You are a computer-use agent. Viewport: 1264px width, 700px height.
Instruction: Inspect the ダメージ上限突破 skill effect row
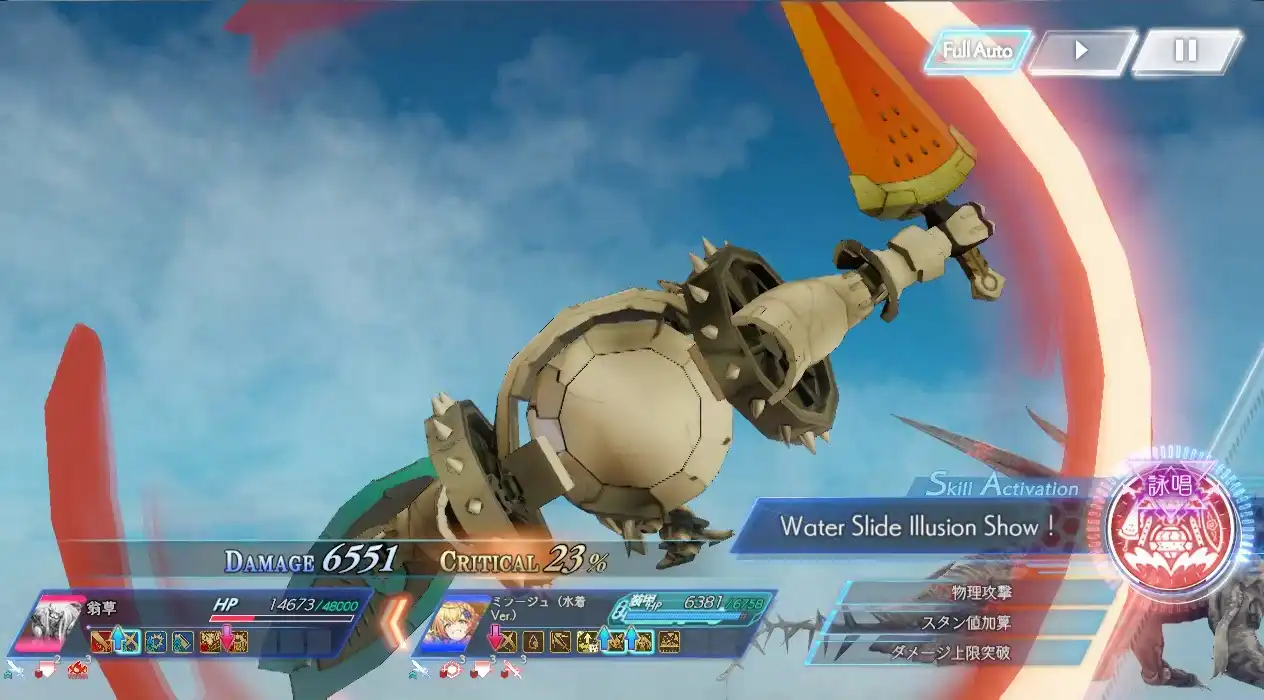coord(957,652)
